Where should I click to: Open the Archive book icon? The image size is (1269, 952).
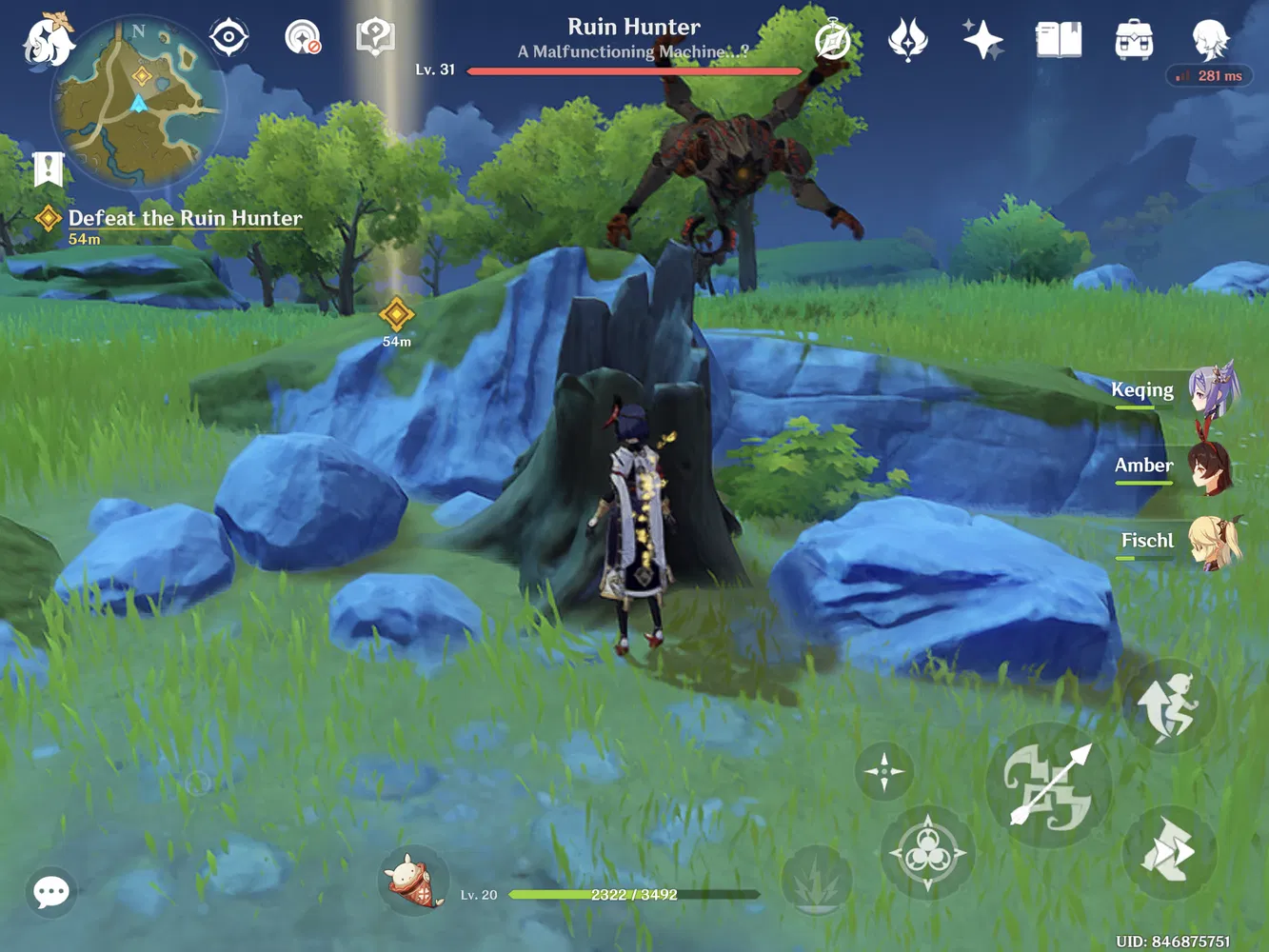pyautogui.click(x=1057, y=38)
